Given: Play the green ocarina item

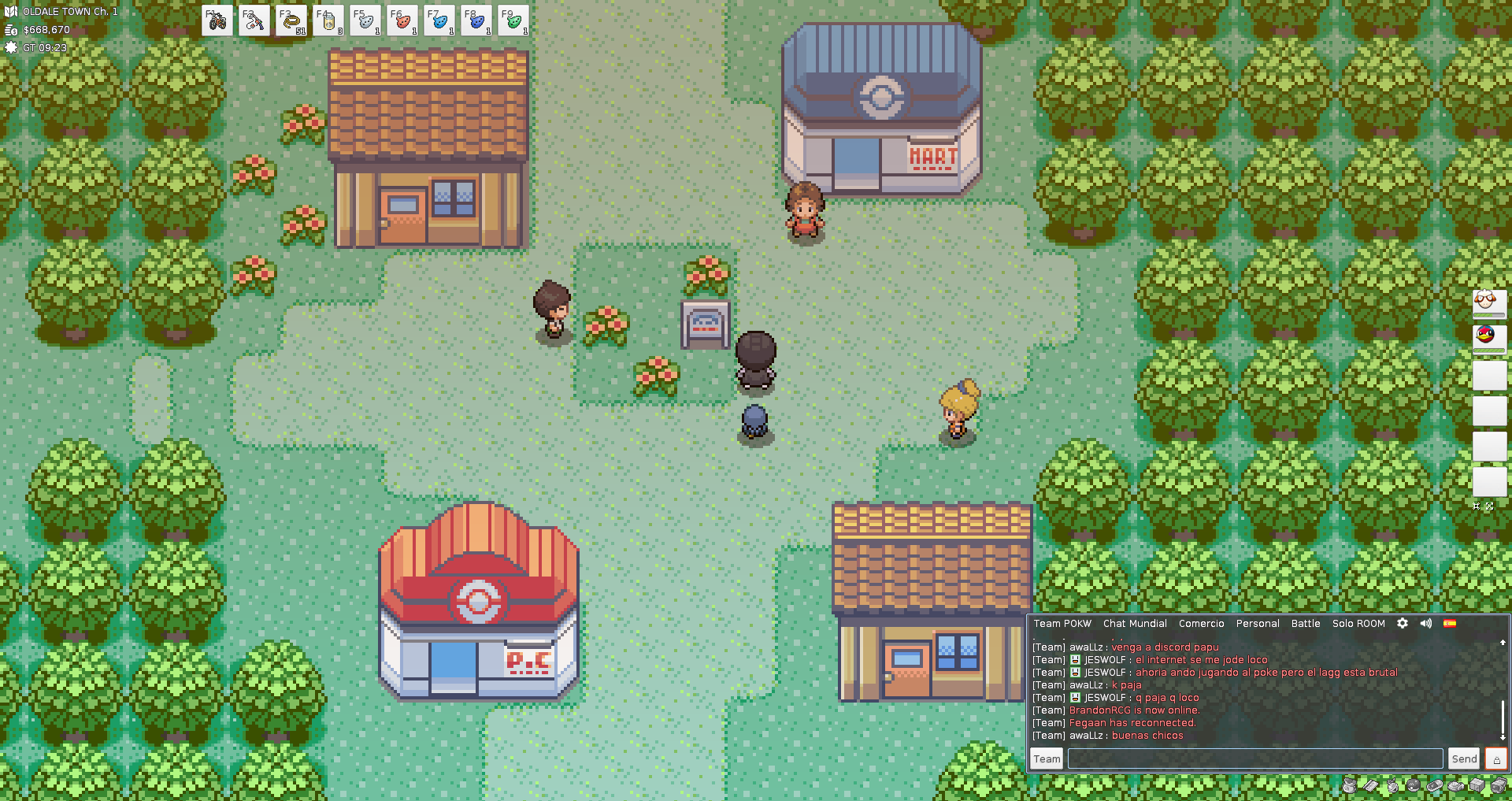Looking at the screenshot, I should click(513, 21).
